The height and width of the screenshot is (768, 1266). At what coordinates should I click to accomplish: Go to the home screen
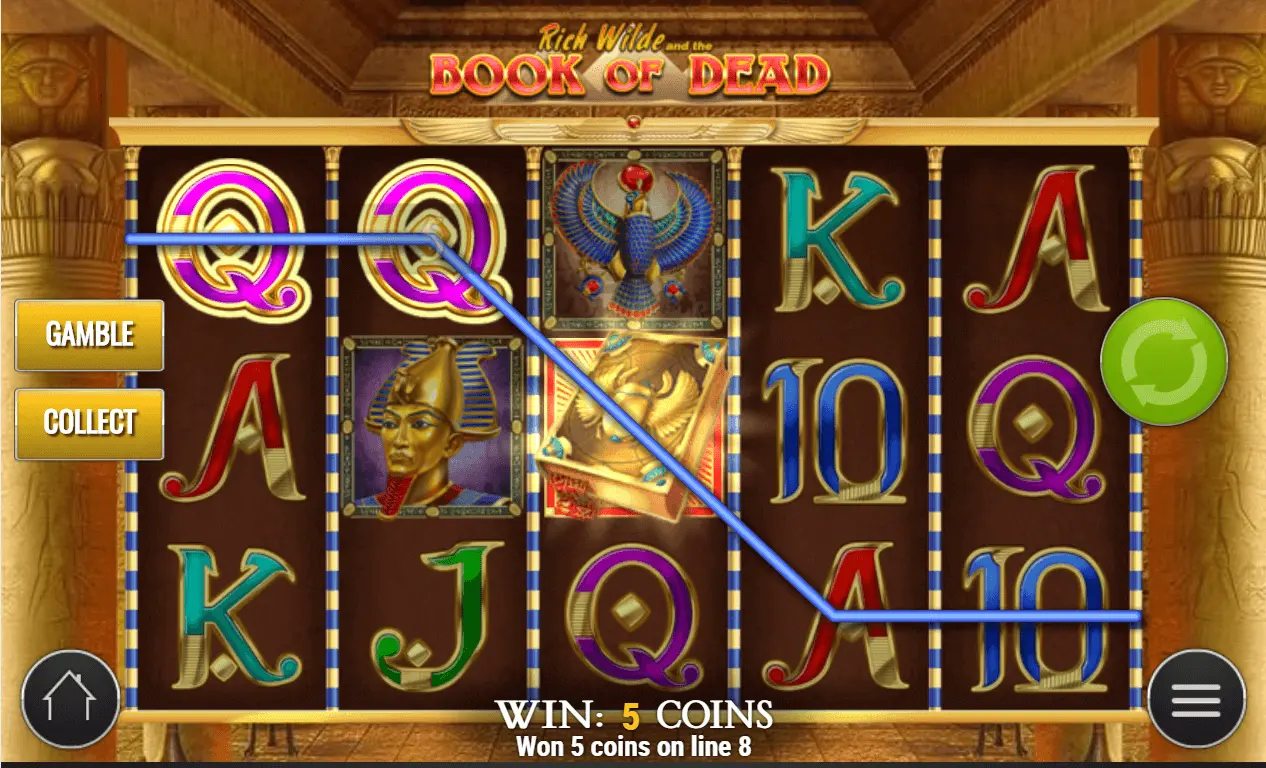tap(69, 698)
